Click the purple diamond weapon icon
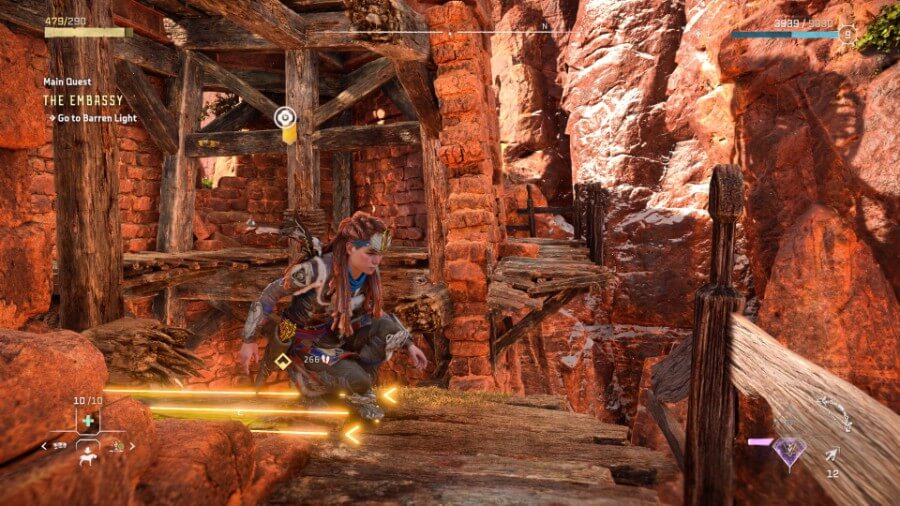900x506 pixels. coord(788,451)
